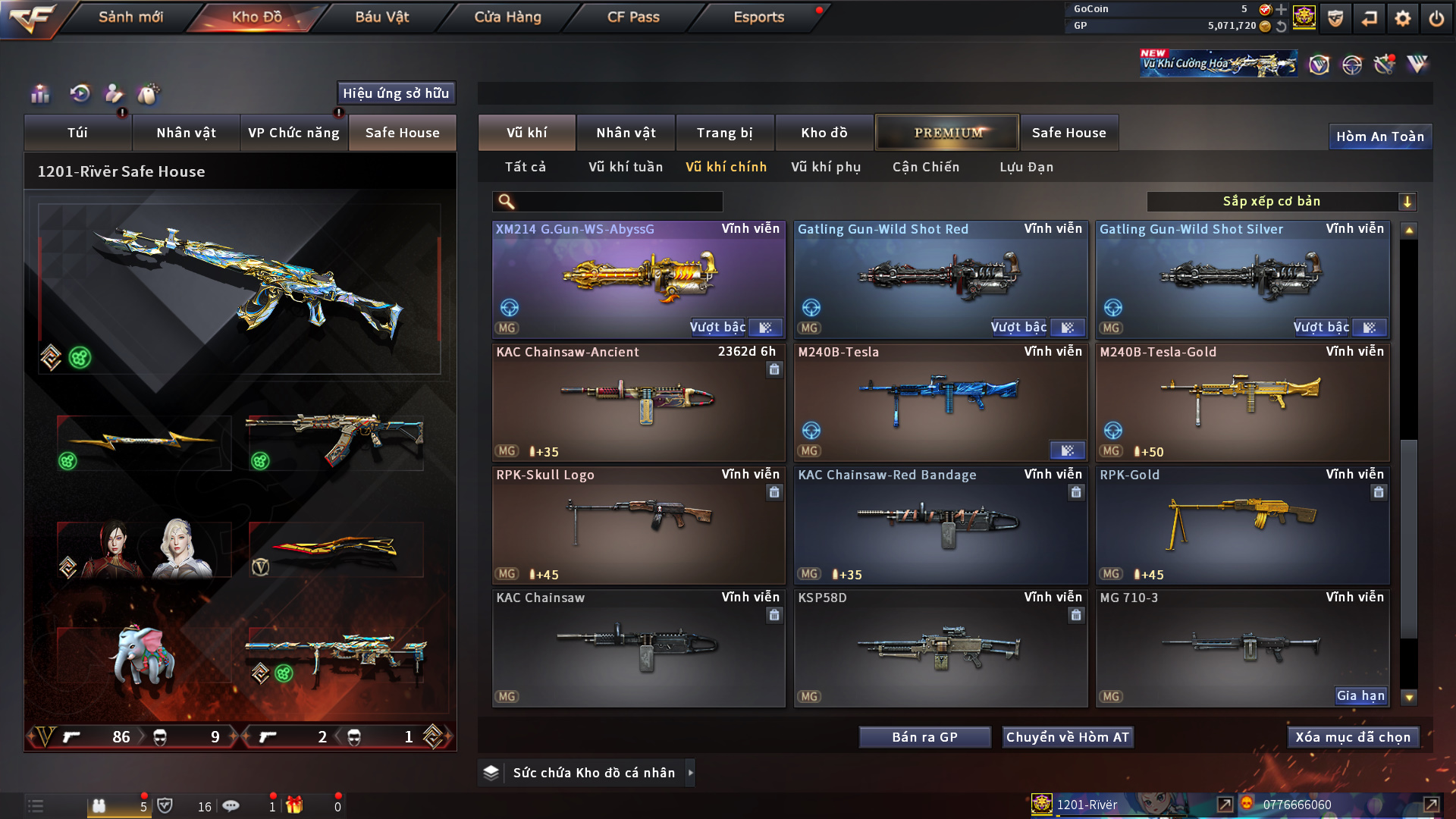Pick the RPK-Skull Logo weapon
The width and height of the screenshot is (1456, 819).
coord(639,525)
